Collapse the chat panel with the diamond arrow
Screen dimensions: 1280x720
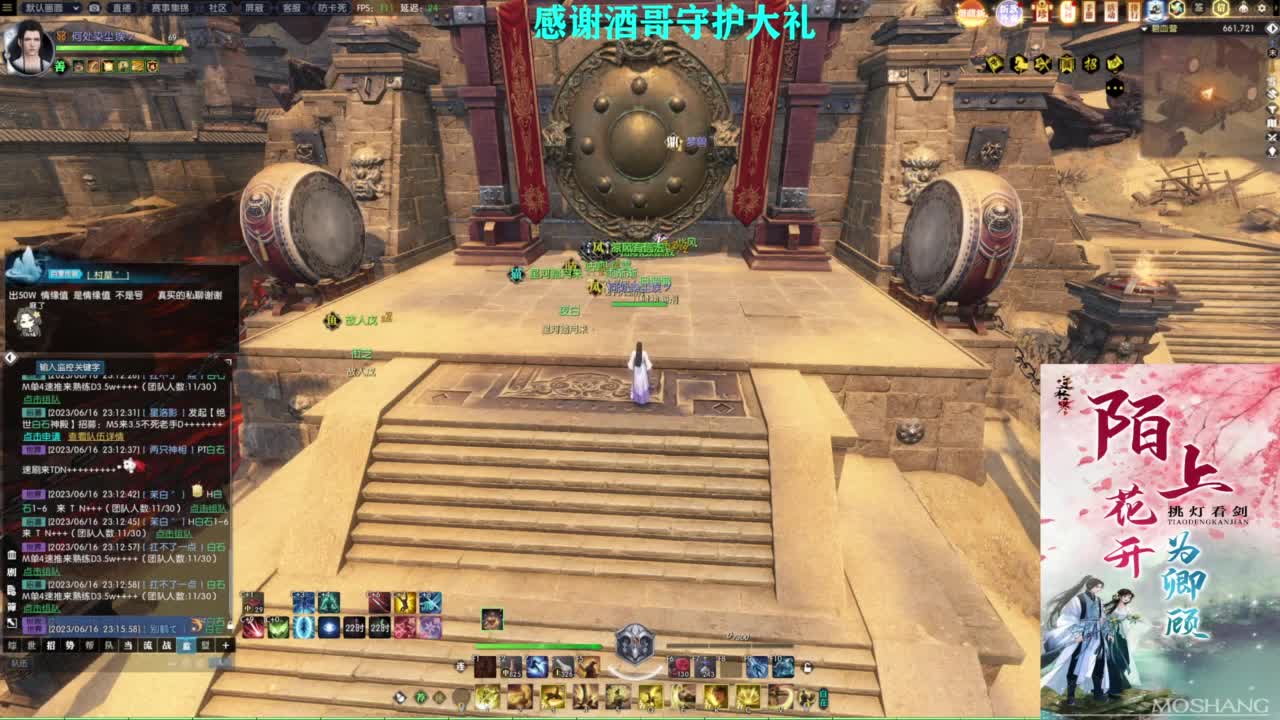pyautogui.click(x=9, y=358)
